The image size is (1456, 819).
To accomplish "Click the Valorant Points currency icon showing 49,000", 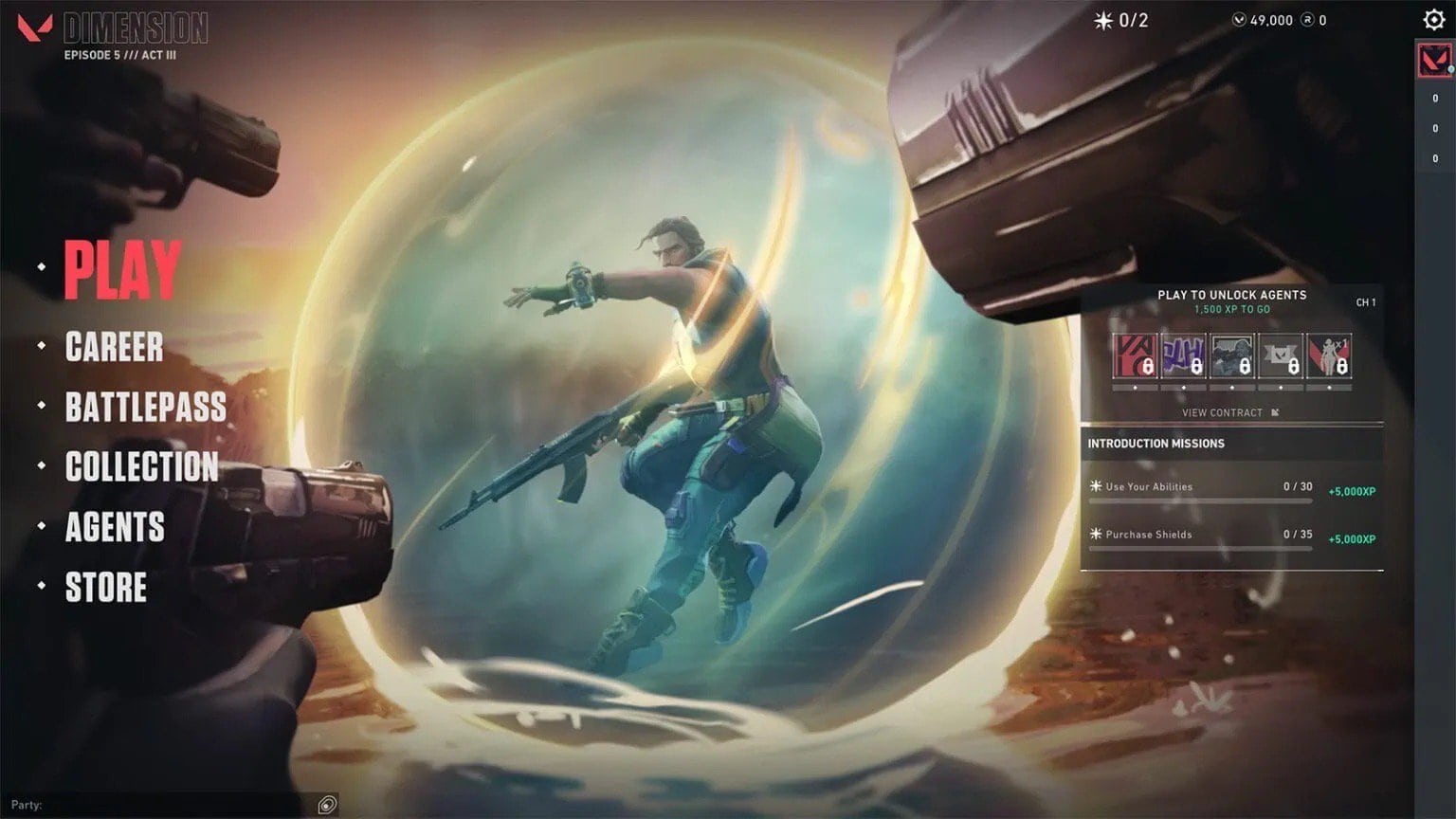I will pos(1237,20).
